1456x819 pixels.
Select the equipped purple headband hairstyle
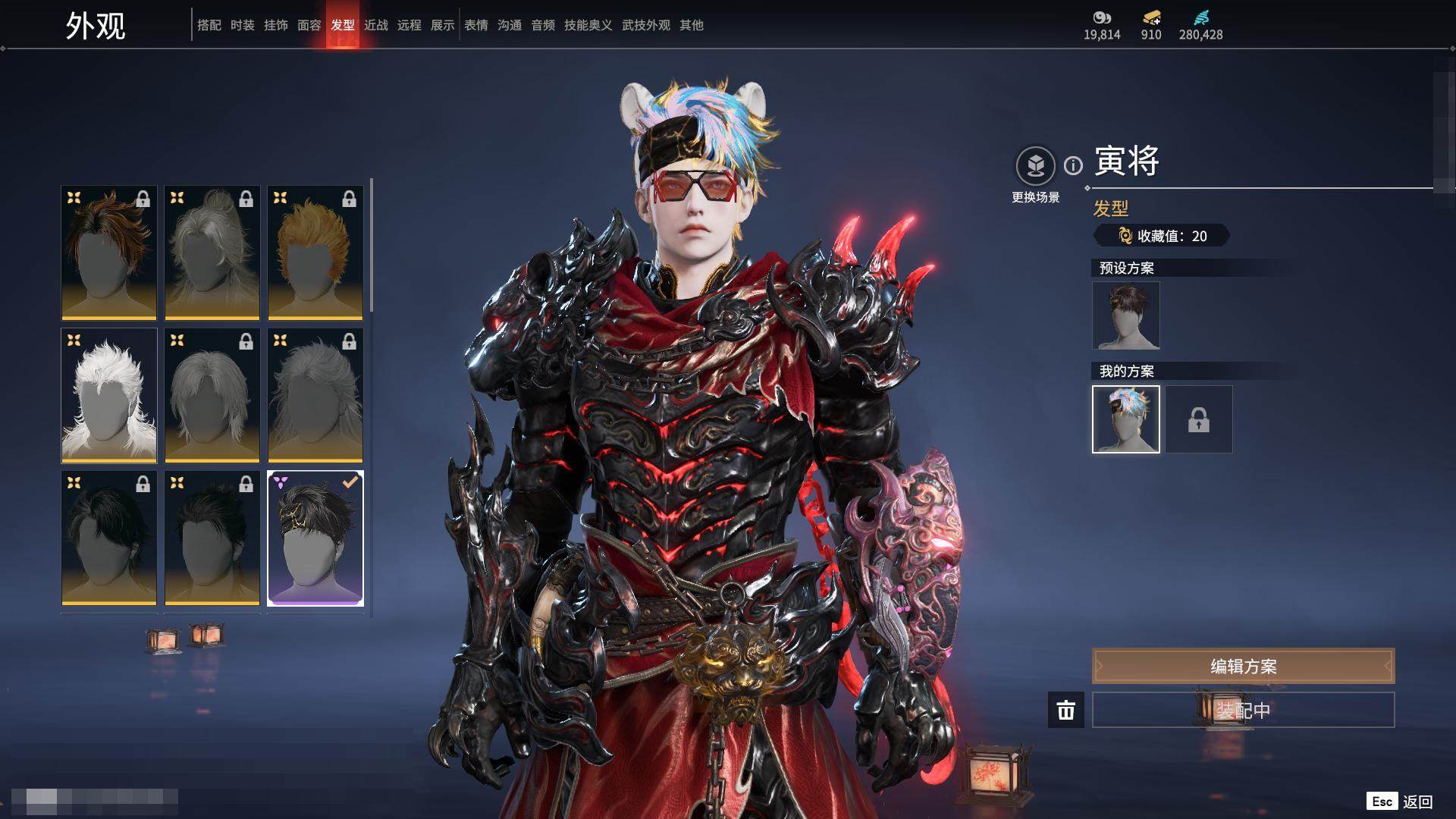[315, 538]
